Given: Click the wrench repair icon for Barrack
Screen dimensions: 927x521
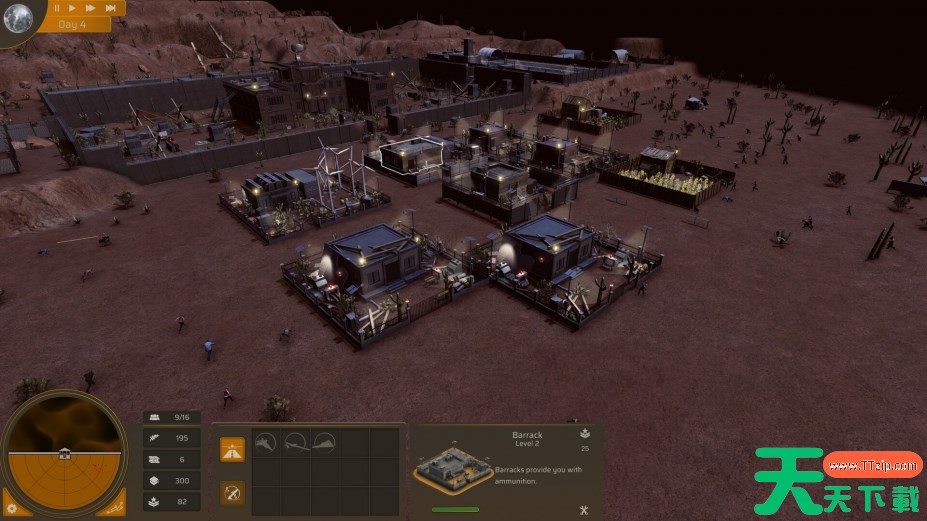Looking at the screenshot, I should pyautogui.click(x=583, y=509).
